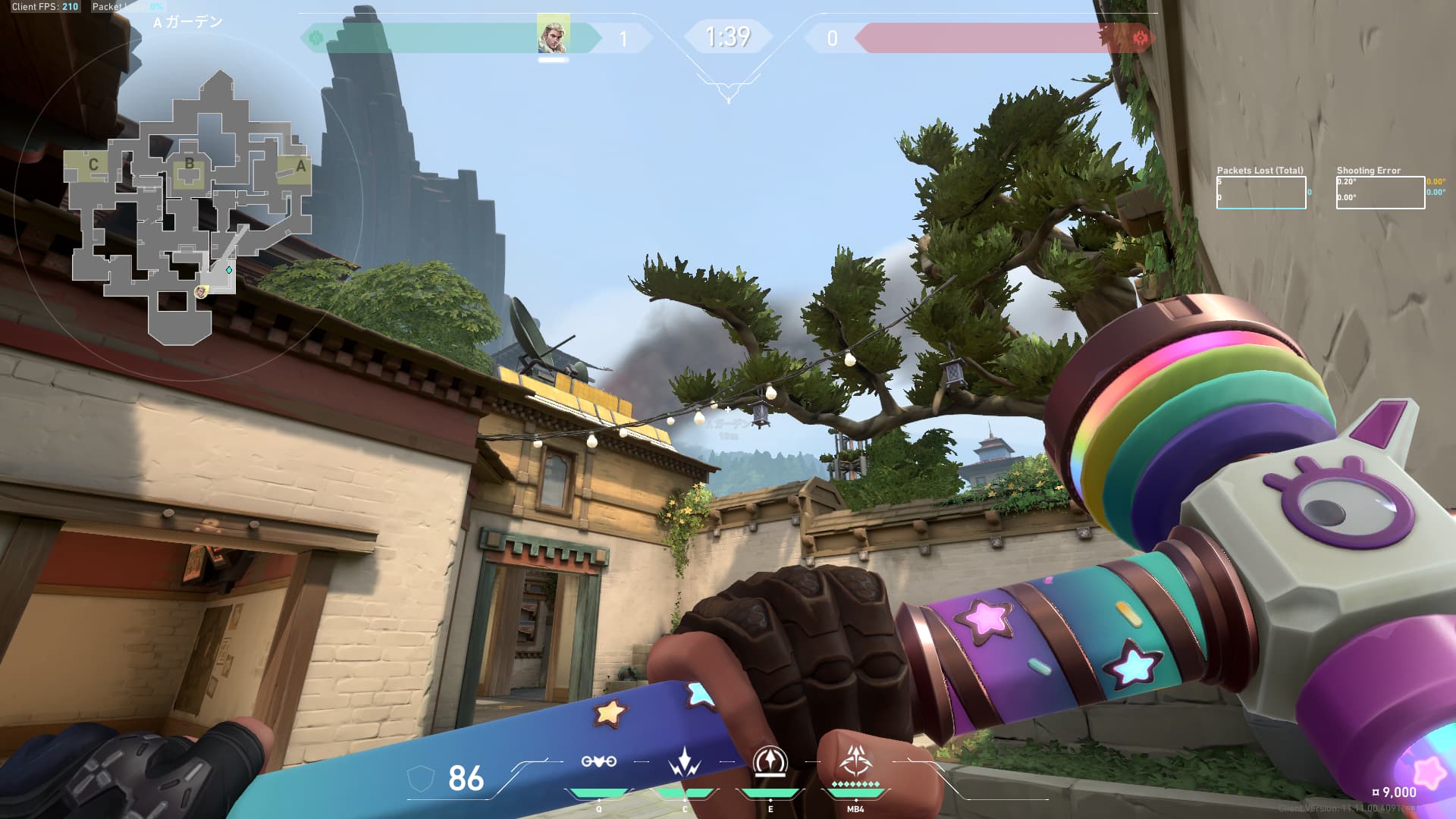Activate the ability icon labeled C
1456x819 pixels.
pyautogui.click(x=684, y=762)
